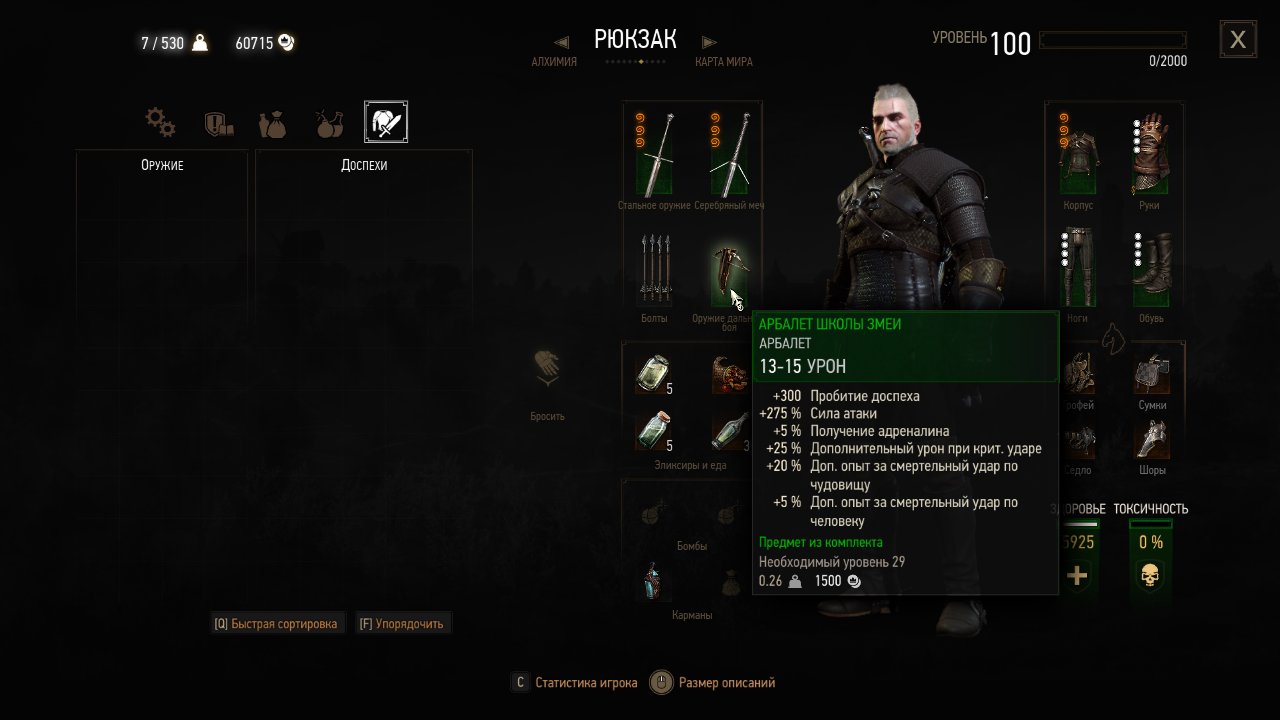Select the horse saddlebags slot
1280x720 pixels.
pyautogui.click(x=1151, y=374)
